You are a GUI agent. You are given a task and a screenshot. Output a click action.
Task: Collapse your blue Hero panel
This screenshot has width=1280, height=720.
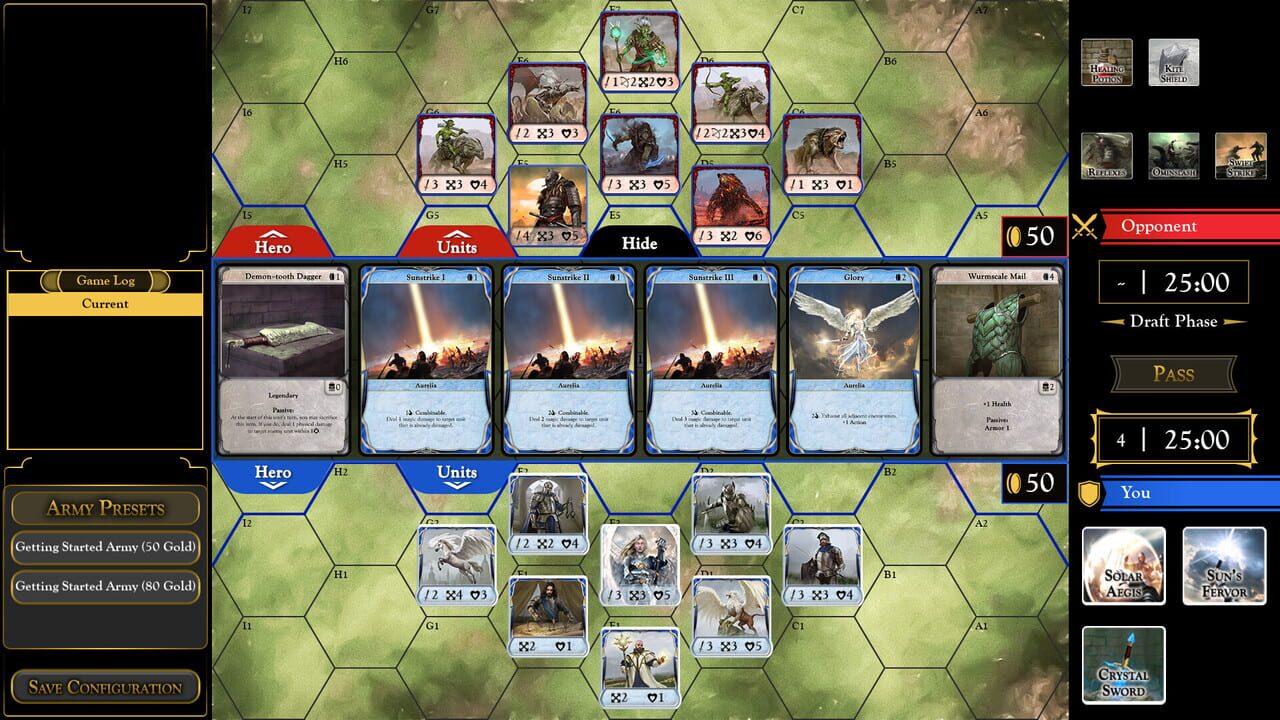(x=271, y=472)
